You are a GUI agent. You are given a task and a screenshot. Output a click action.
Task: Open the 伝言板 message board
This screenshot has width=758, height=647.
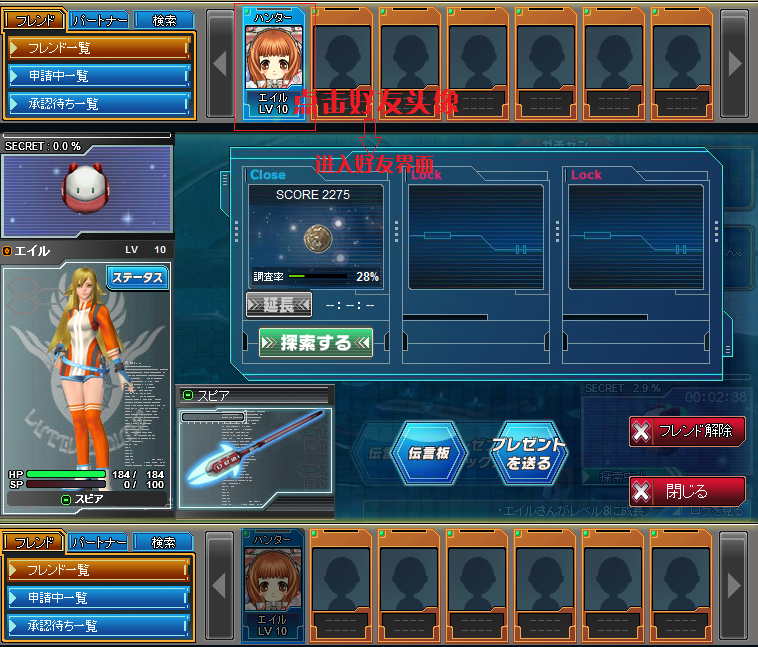point(428,452)
